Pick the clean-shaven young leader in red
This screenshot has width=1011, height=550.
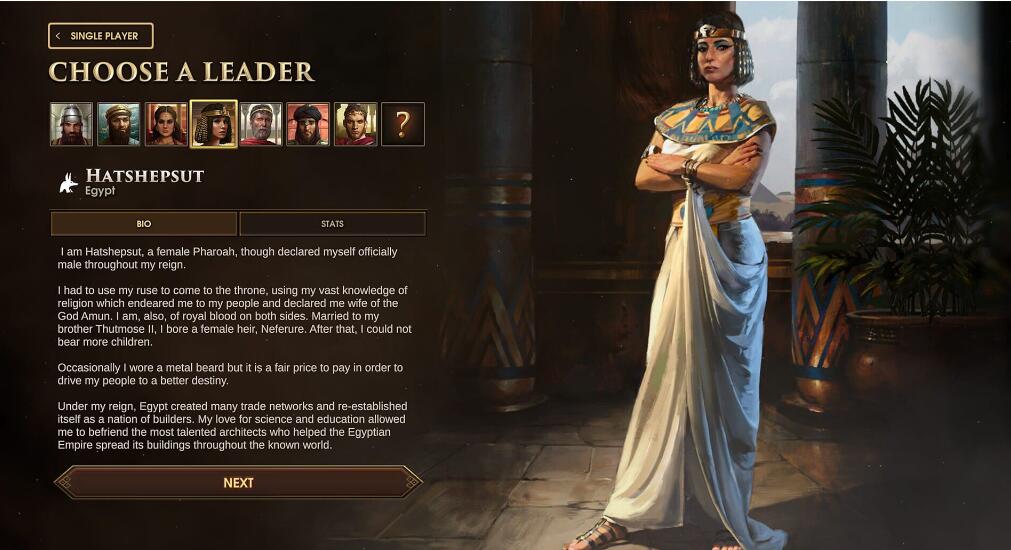tap(355, 124)
